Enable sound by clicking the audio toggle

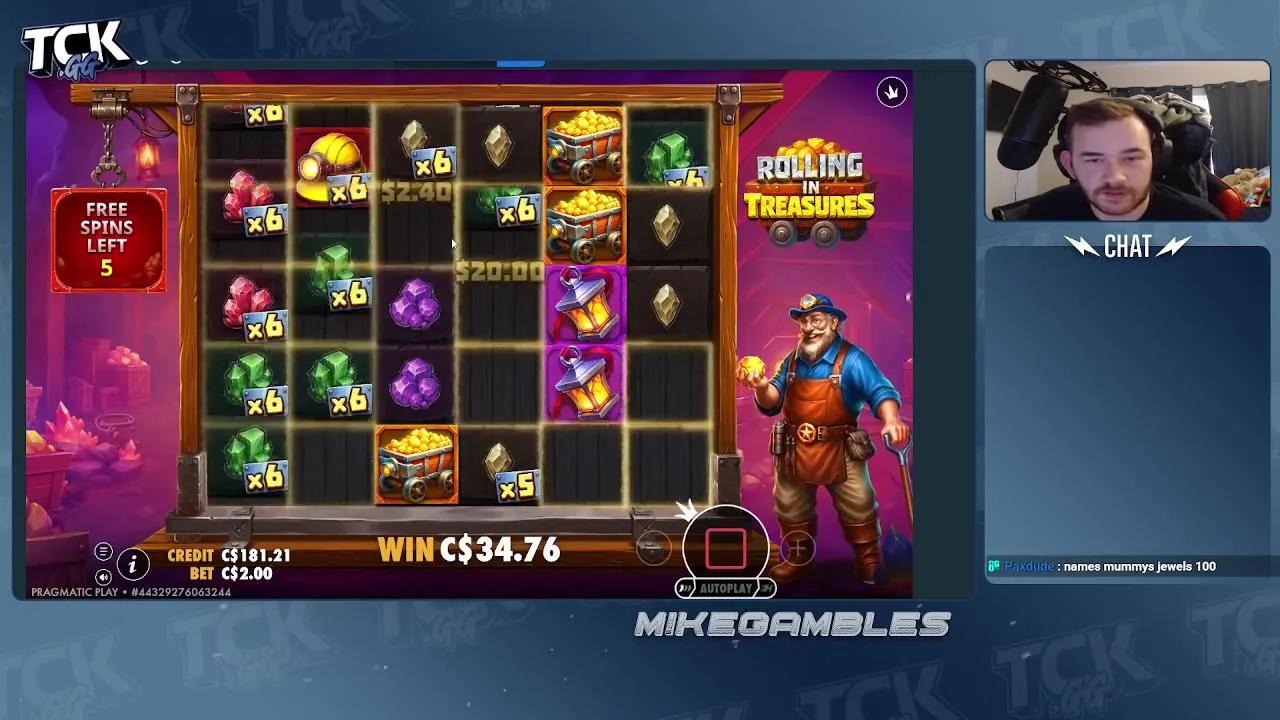point(103,577)
